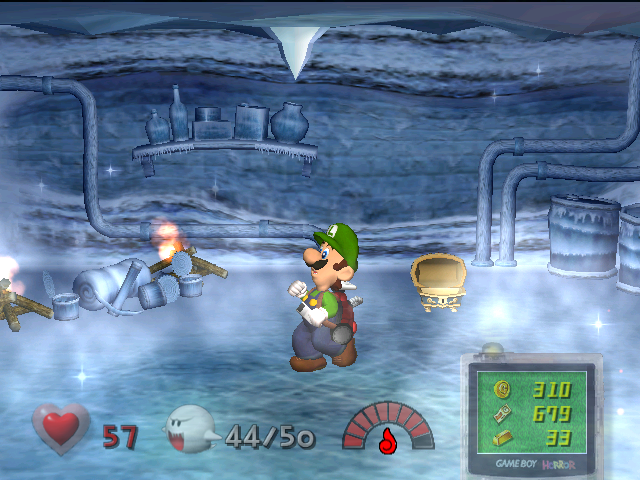Viewport: 640px width, 480px height.
Task: Click the red heart health icon
Action: click(61, 429)
